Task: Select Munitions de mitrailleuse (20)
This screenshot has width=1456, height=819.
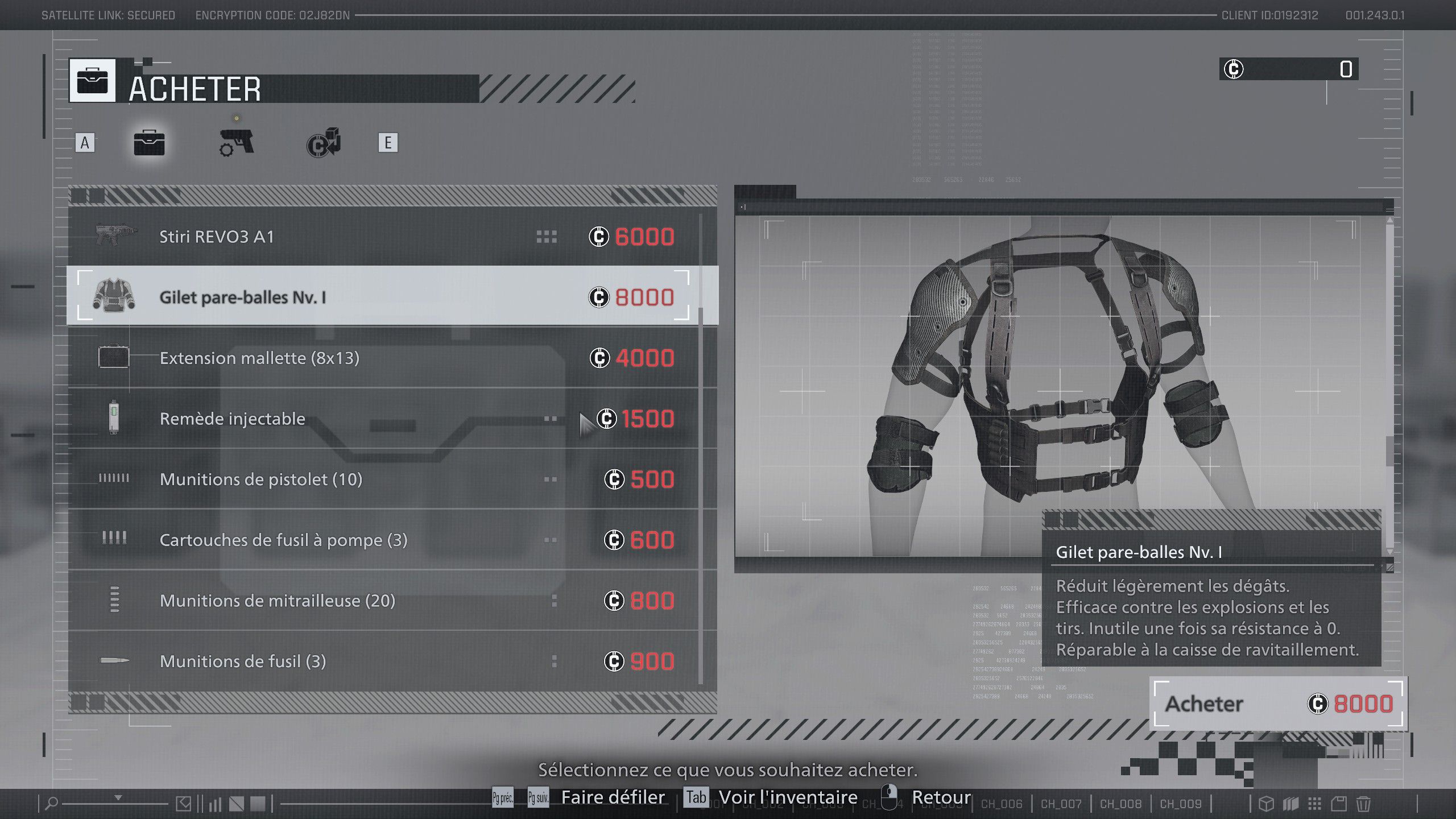Action: pyautogui.click(x=387, y=601)
